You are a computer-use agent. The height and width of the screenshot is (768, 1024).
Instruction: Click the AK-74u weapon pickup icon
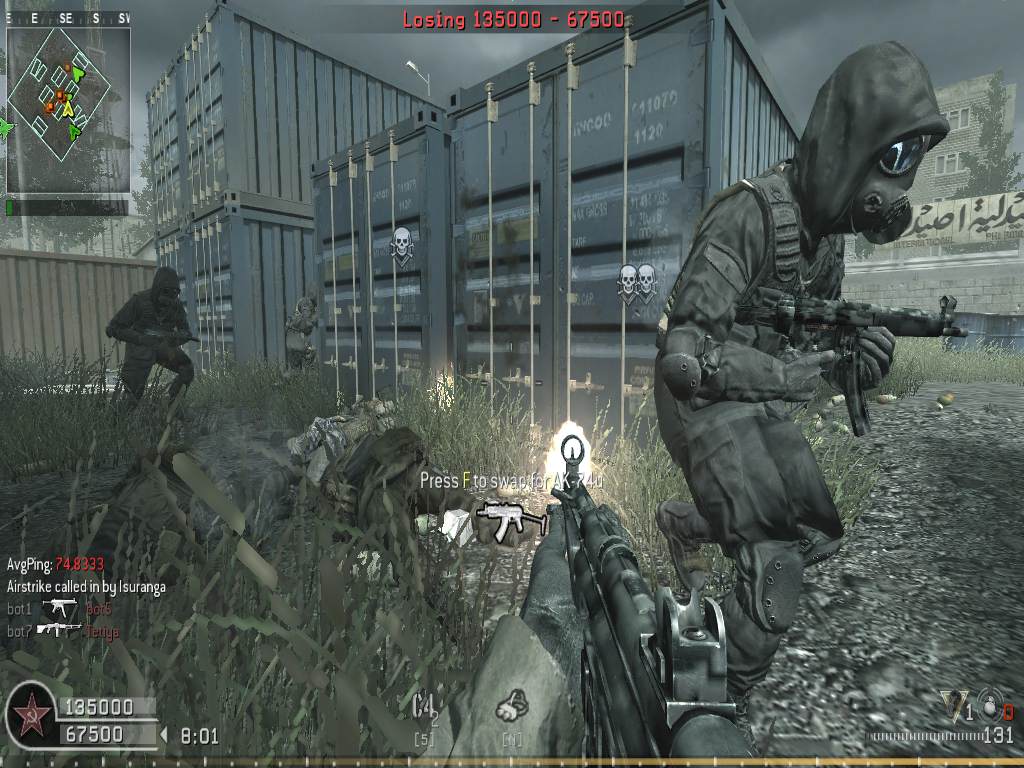tap(510, 518)
